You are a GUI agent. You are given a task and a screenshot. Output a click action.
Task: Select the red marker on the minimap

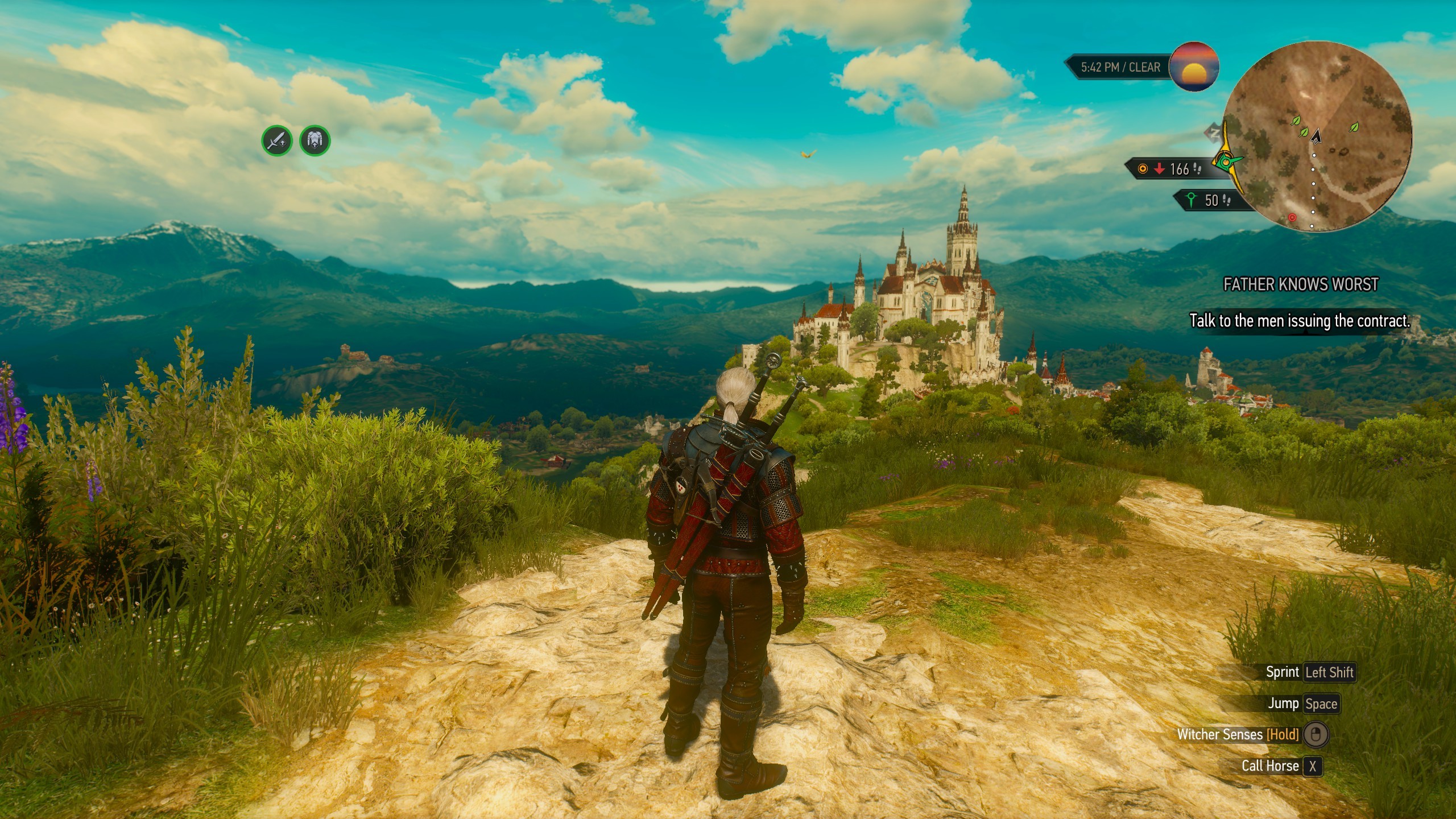click(1292, 217)
